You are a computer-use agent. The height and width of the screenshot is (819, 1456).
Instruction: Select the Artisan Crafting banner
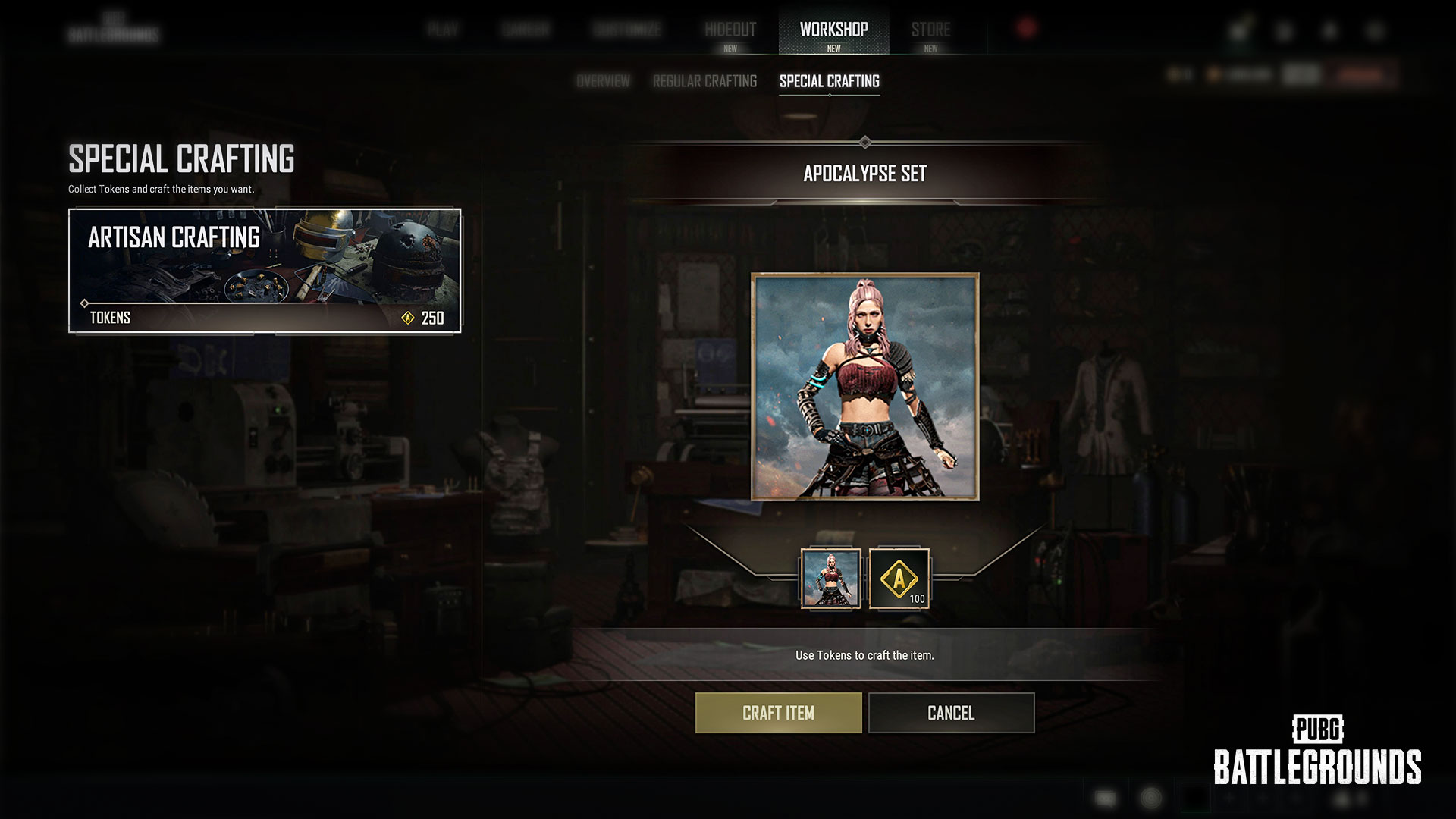[265, 271]
